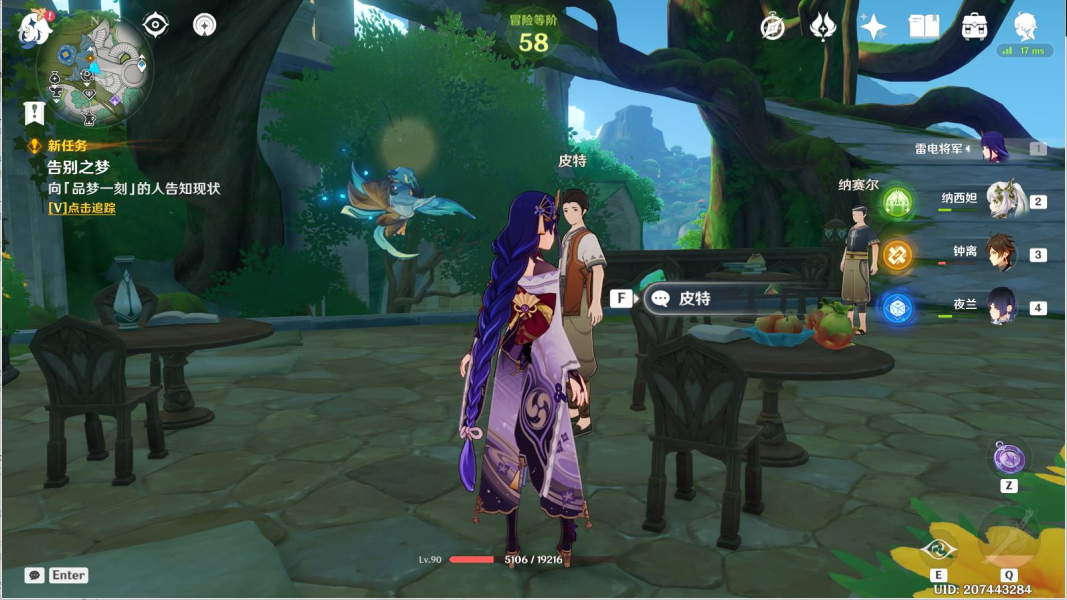Switch to party member 纳西妲
1067x600 pixels.
click(x=1003, y=200)
